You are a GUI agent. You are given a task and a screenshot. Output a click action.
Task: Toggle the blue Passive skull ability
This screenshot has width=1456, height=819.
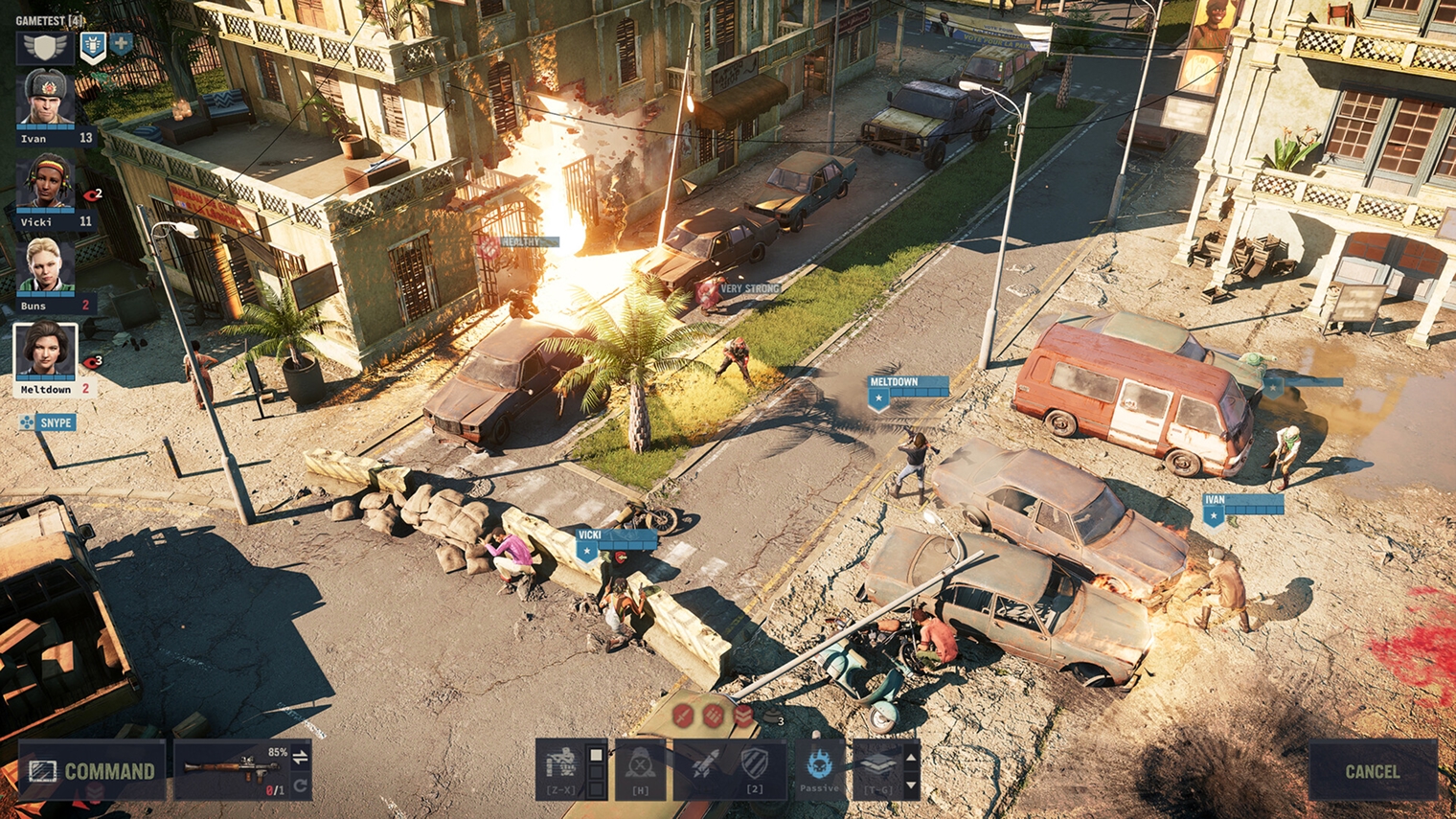coord(819,762)
